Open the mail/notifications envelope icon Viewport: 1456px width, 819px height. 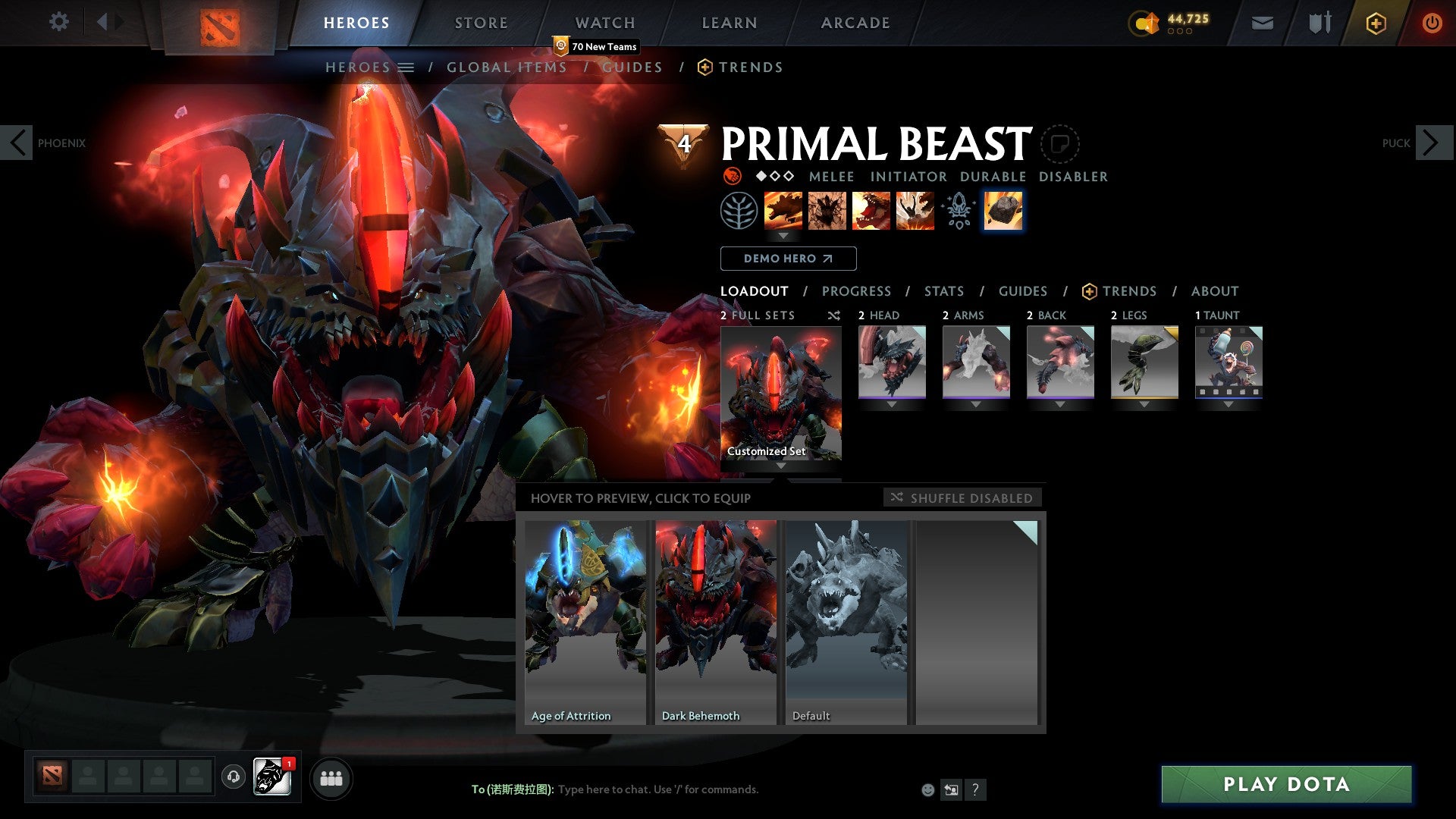click(1261, 22)
